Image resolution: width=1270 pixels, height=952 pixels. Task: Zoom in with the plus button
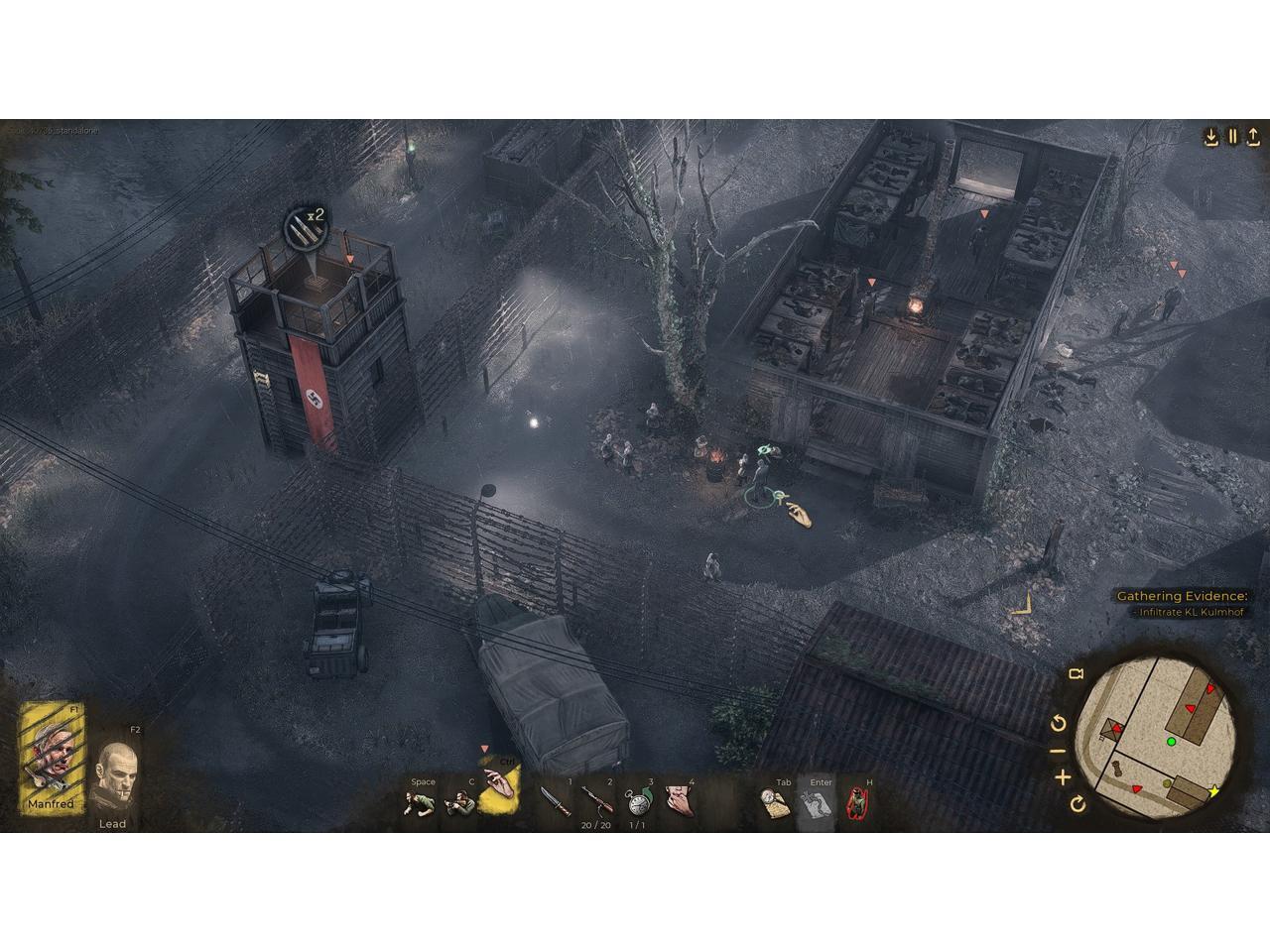pos(1062,776)
